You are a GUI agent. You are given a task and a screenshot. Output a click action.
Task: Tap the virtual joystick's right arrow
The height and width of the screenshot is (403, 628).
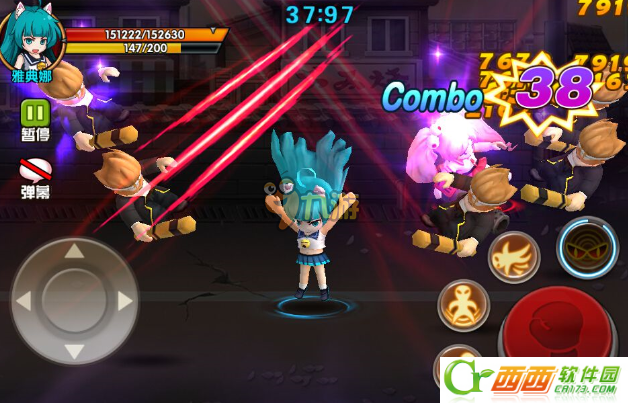(x=124, y=300)
